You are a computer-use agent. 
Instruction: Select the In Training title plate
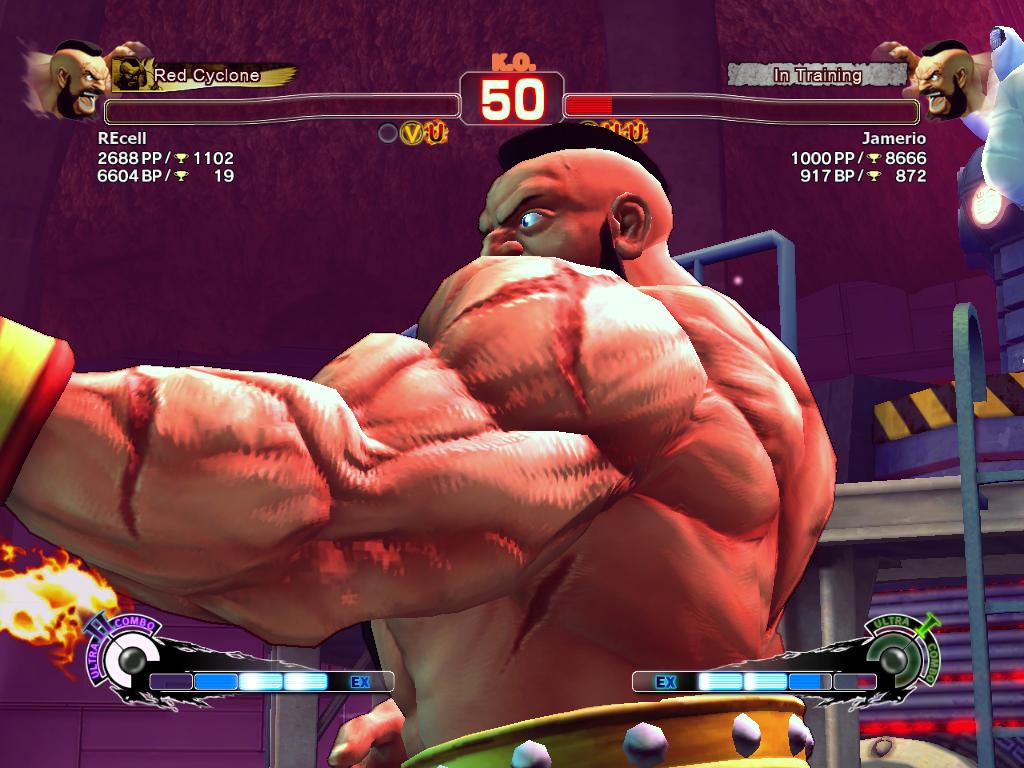pos(816,75)
